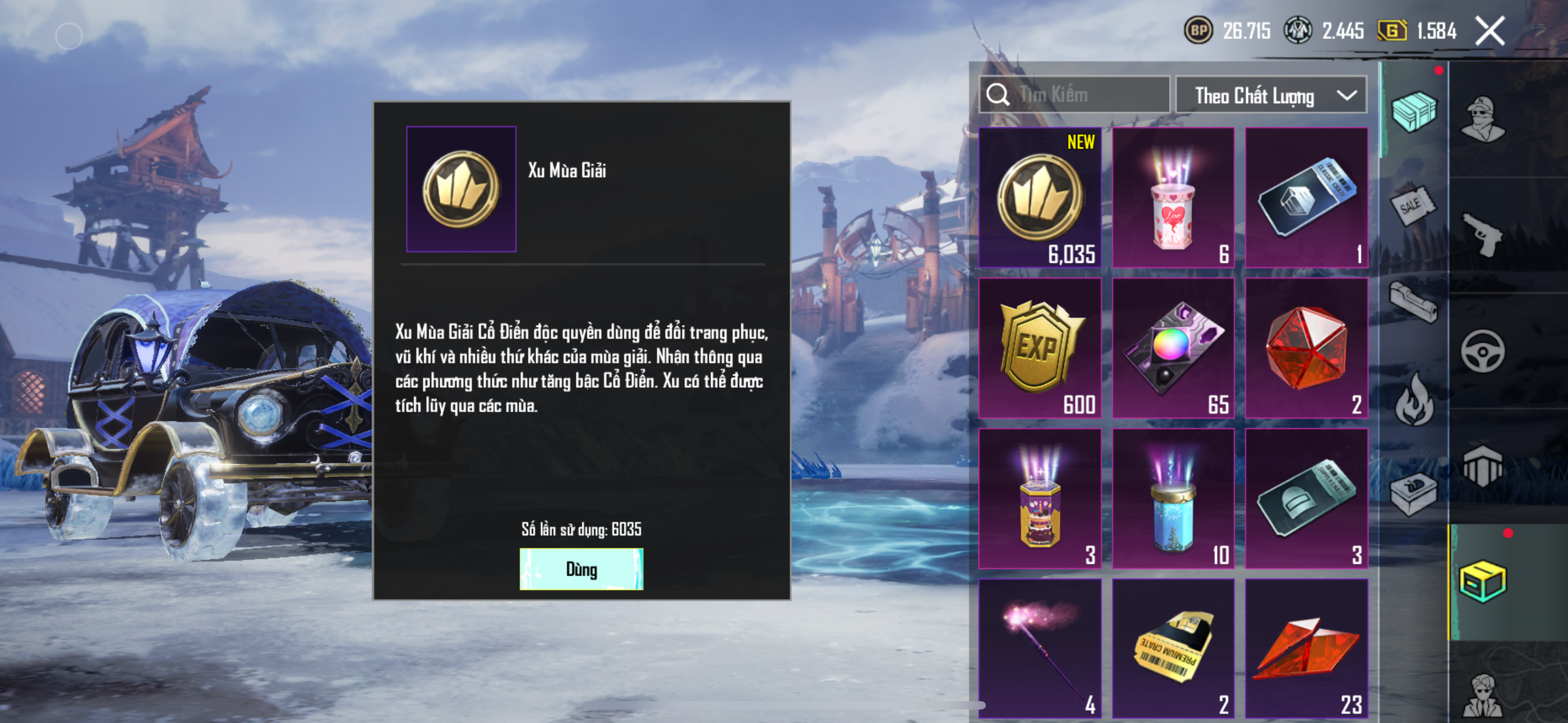Image resolution: width=1568 pixels, height=723 pixels.
Task: Choose the birthday cake crate slot
Action: 1040,498
